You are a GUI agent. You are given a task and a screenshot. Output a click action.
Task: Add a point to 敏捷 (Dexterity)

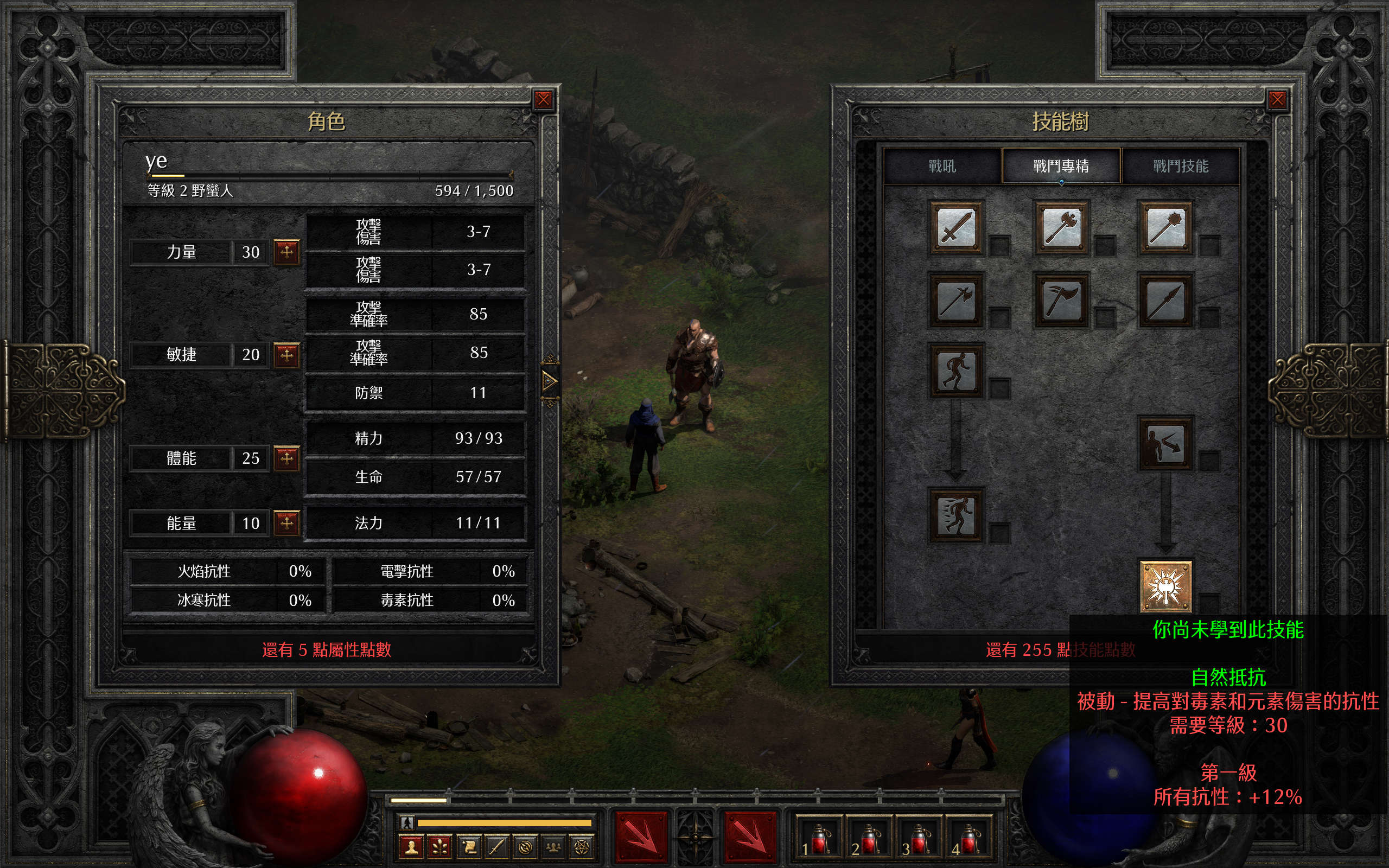click(x=286, y=355)
